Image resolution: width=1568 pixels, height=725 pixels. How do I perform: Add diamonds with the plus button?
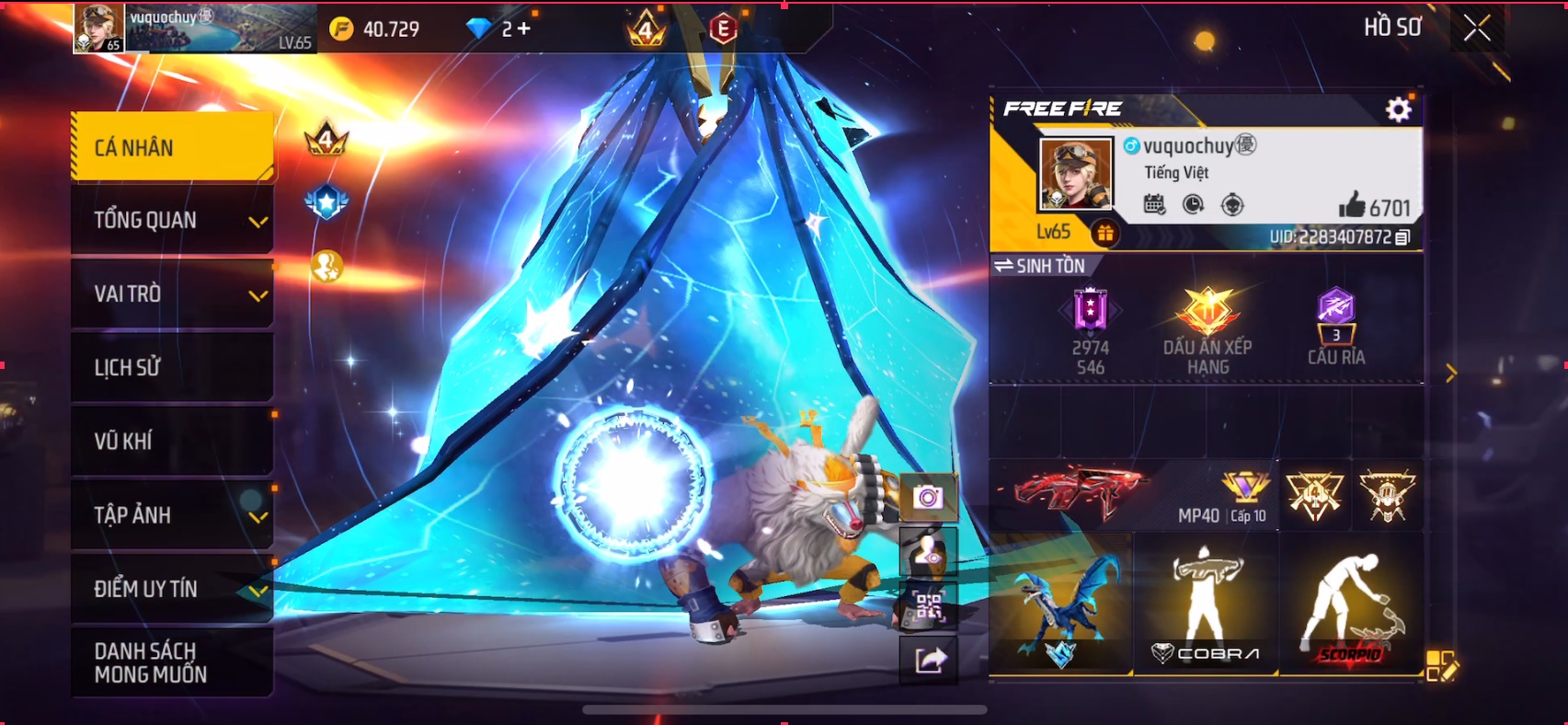(x=523, y=29)
